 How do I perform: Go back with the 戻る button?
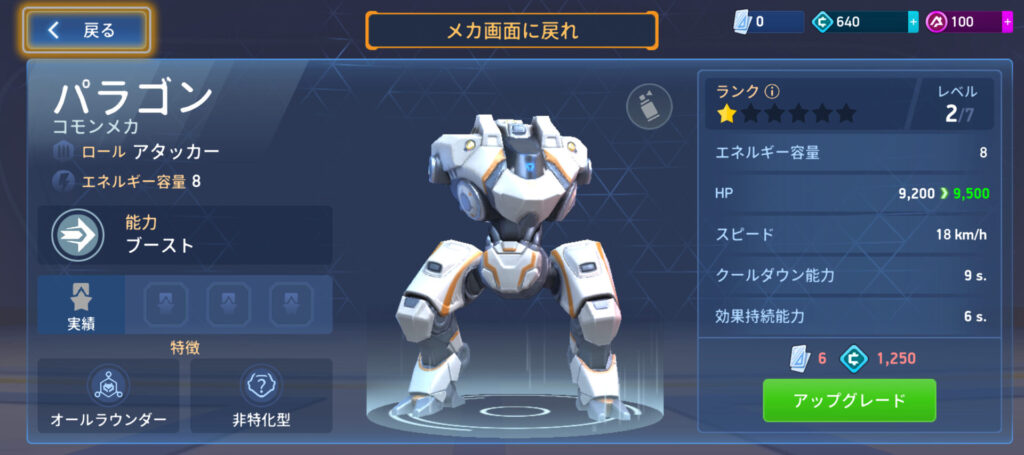click(x=85, y=31)
